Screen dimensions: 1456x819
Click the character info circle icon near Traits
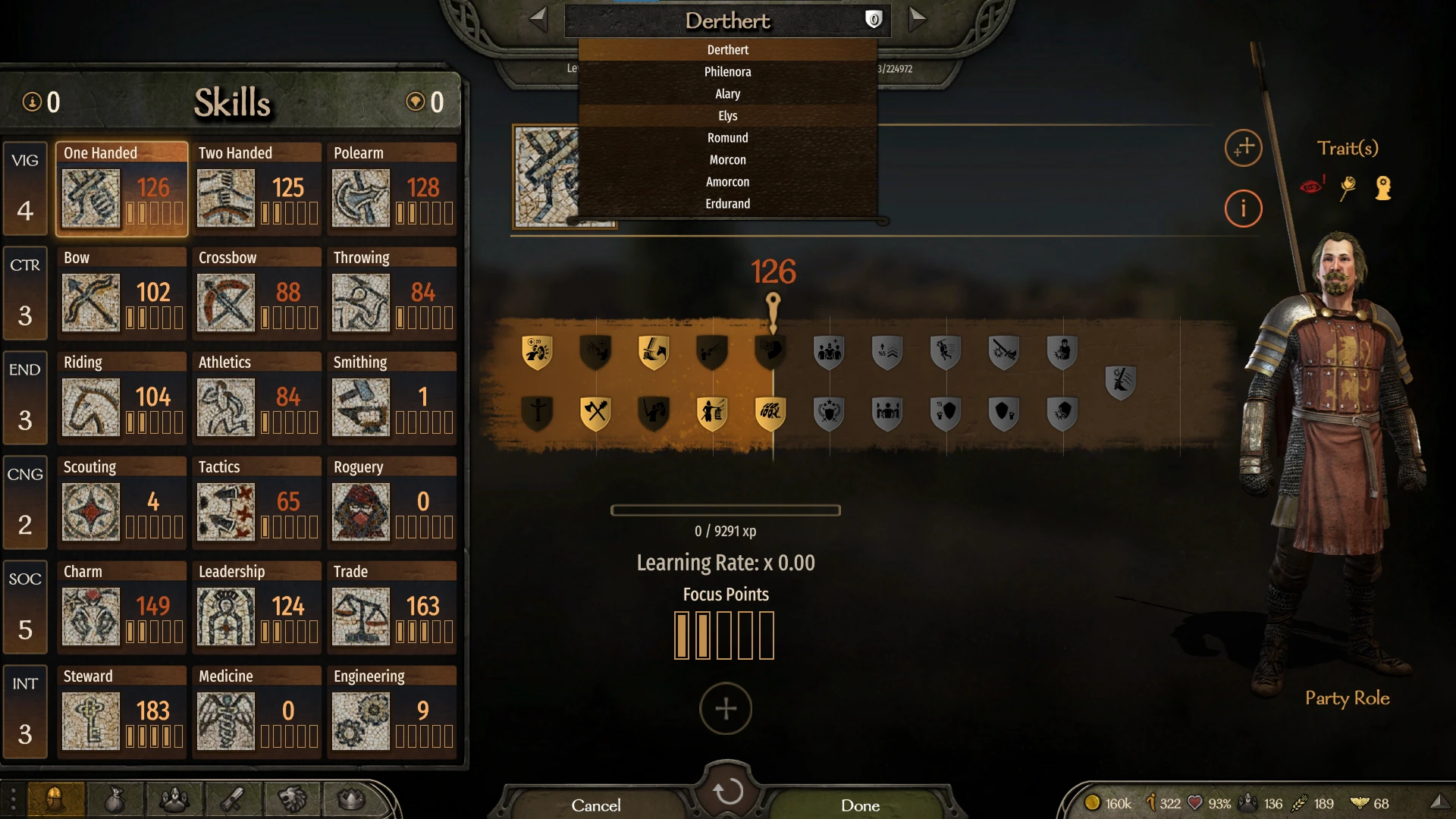pyautogui.click(x=1243, y=209)
